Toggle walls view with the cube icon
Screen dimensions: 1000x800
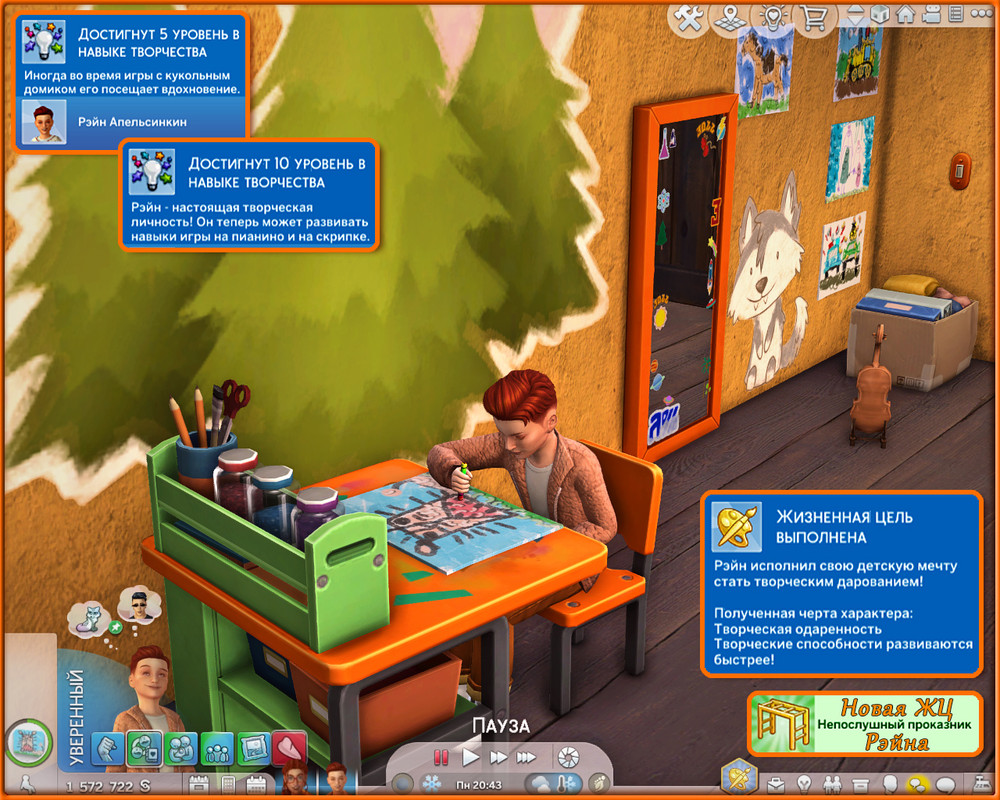(x=881, y=16)
